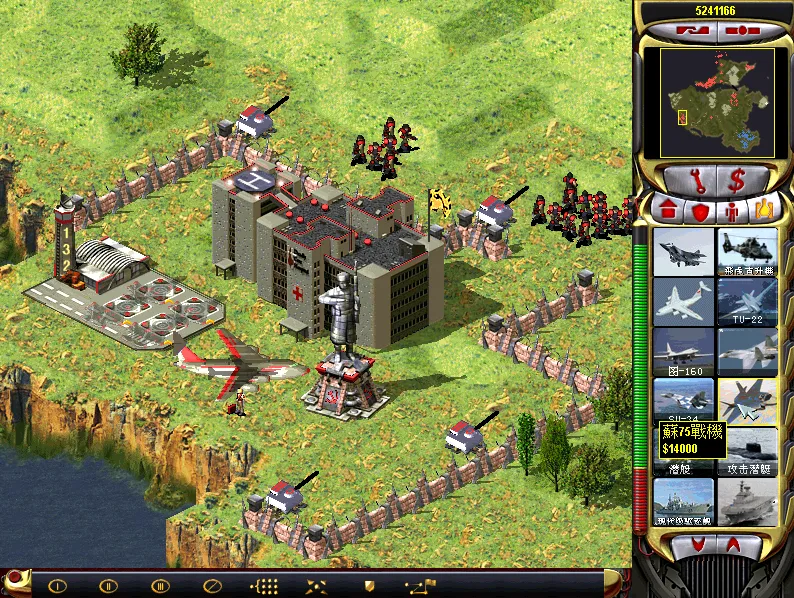The image size is (794, 598).
Task: Switch to the structures build tab
Action: [666, 211]
